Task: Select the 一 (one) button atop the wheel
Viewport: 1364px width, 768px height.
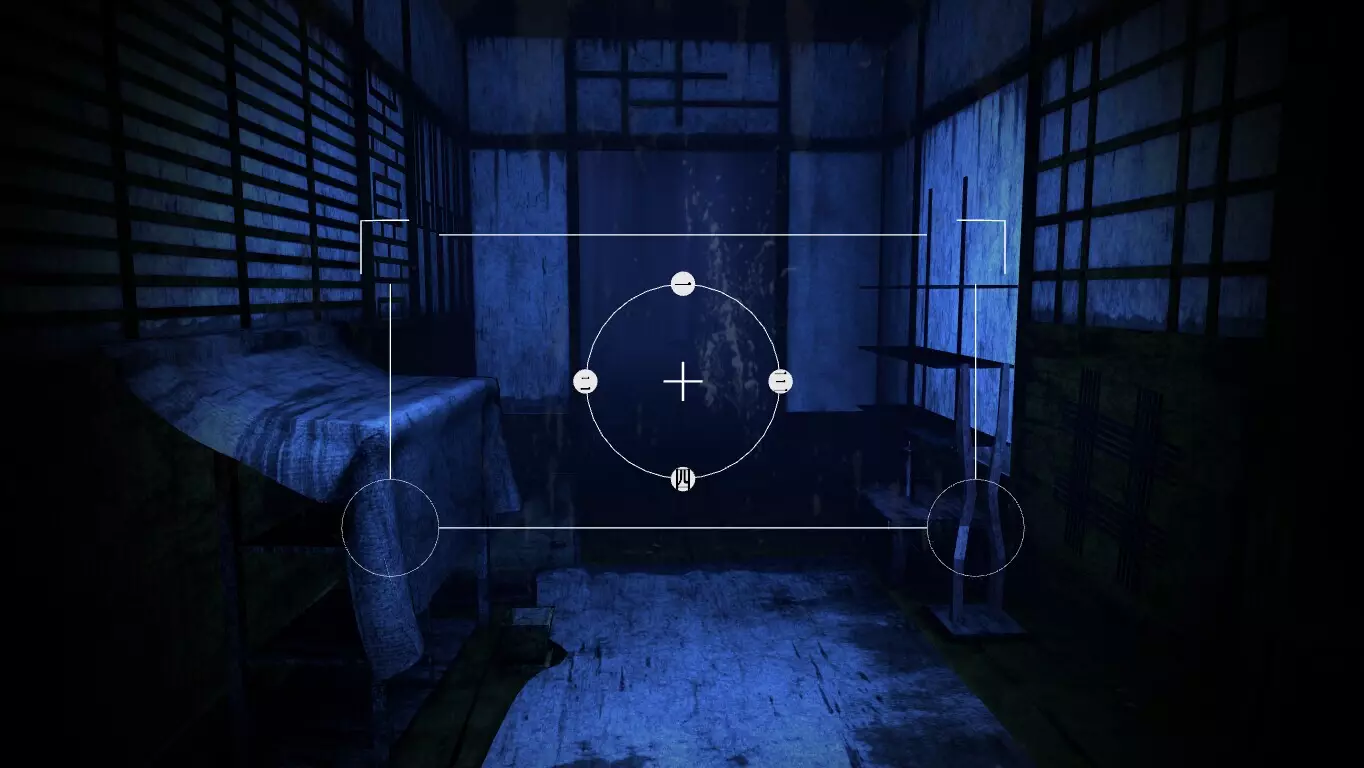Action: (683, 283)
